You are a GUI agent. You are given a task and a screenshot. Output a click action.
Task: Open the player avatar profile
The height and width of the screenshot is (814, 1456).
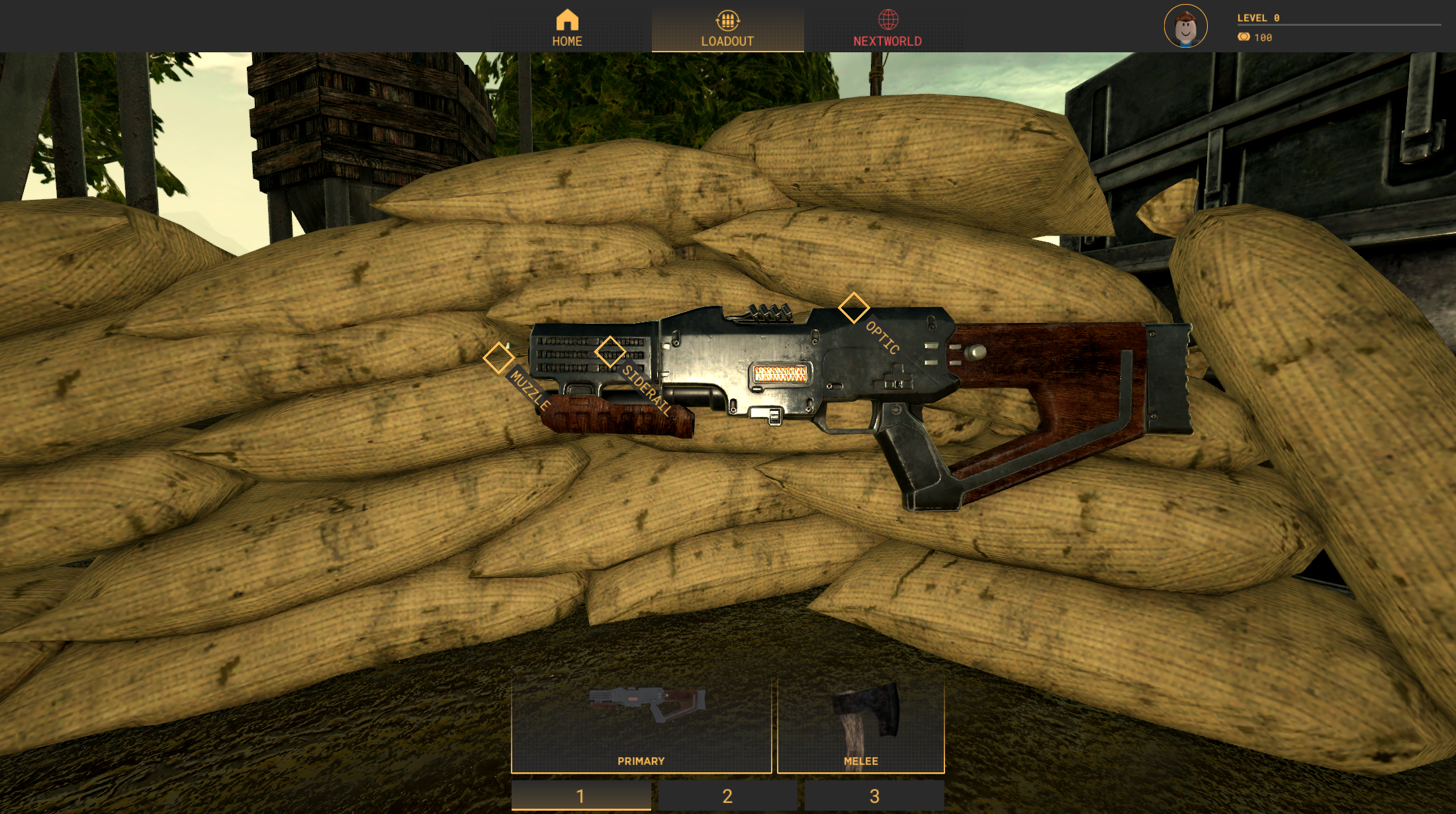[1185, 26]
